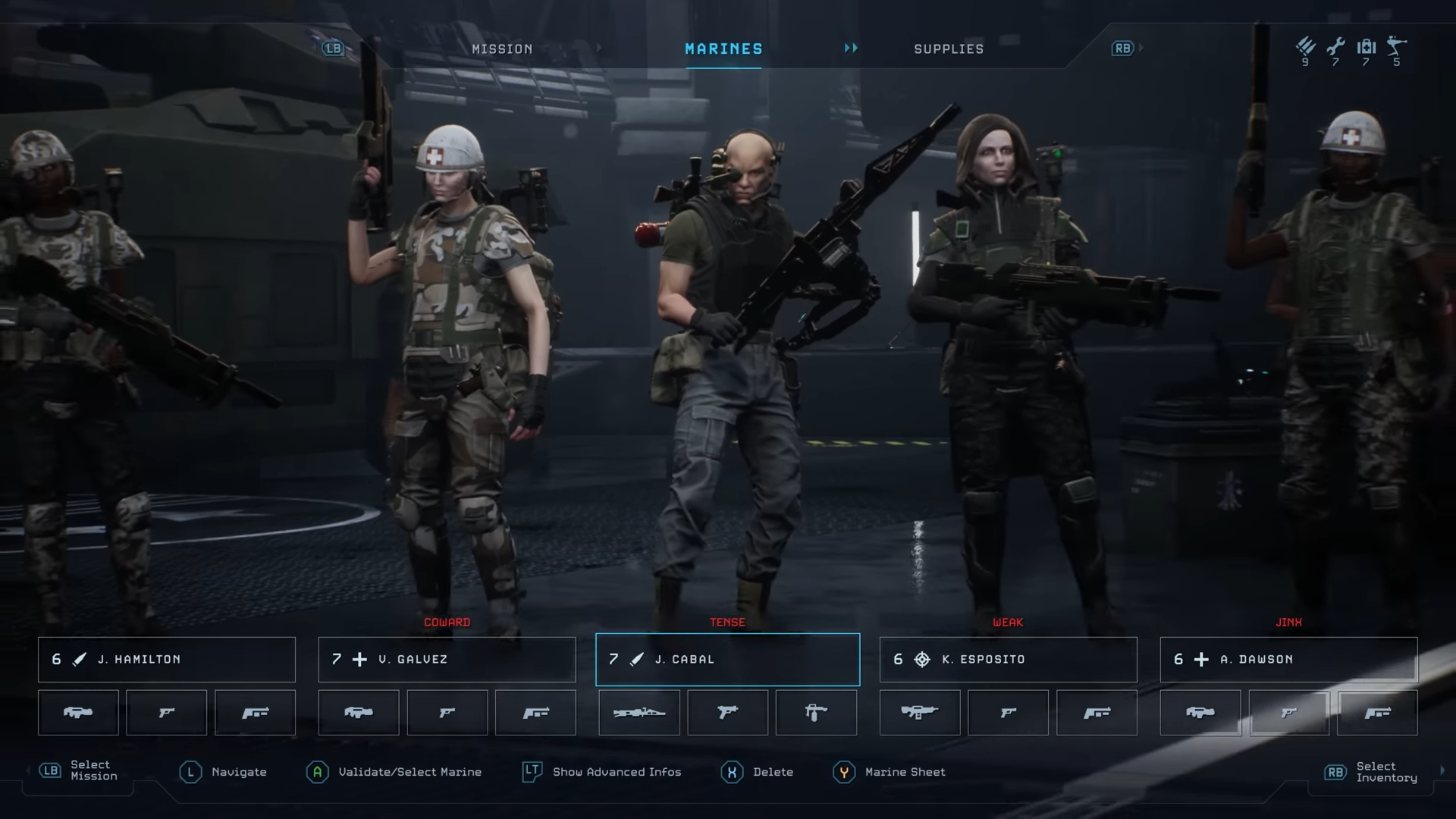This screenshot has width=1456, height=819.
Task: Open the Supplies tab
Action: [949, 49]
